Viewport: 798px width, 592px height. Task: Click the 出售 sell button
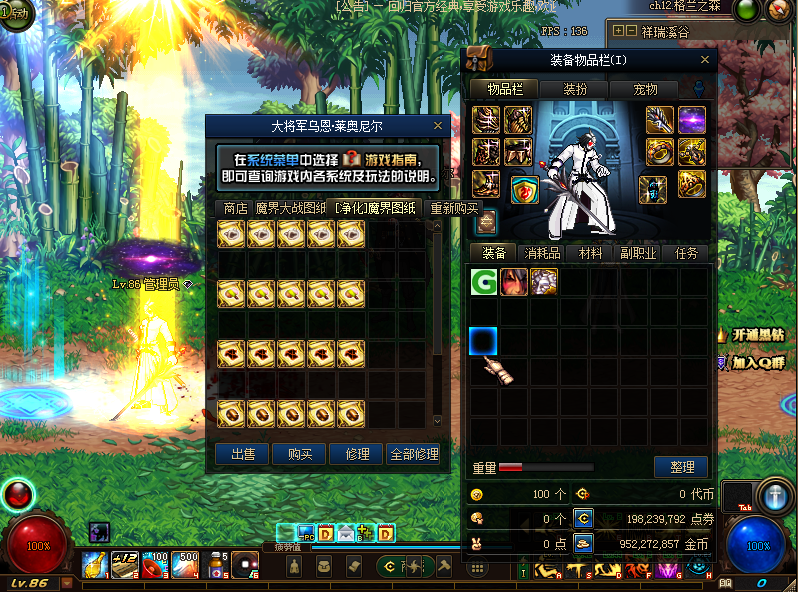coord(242,454)
